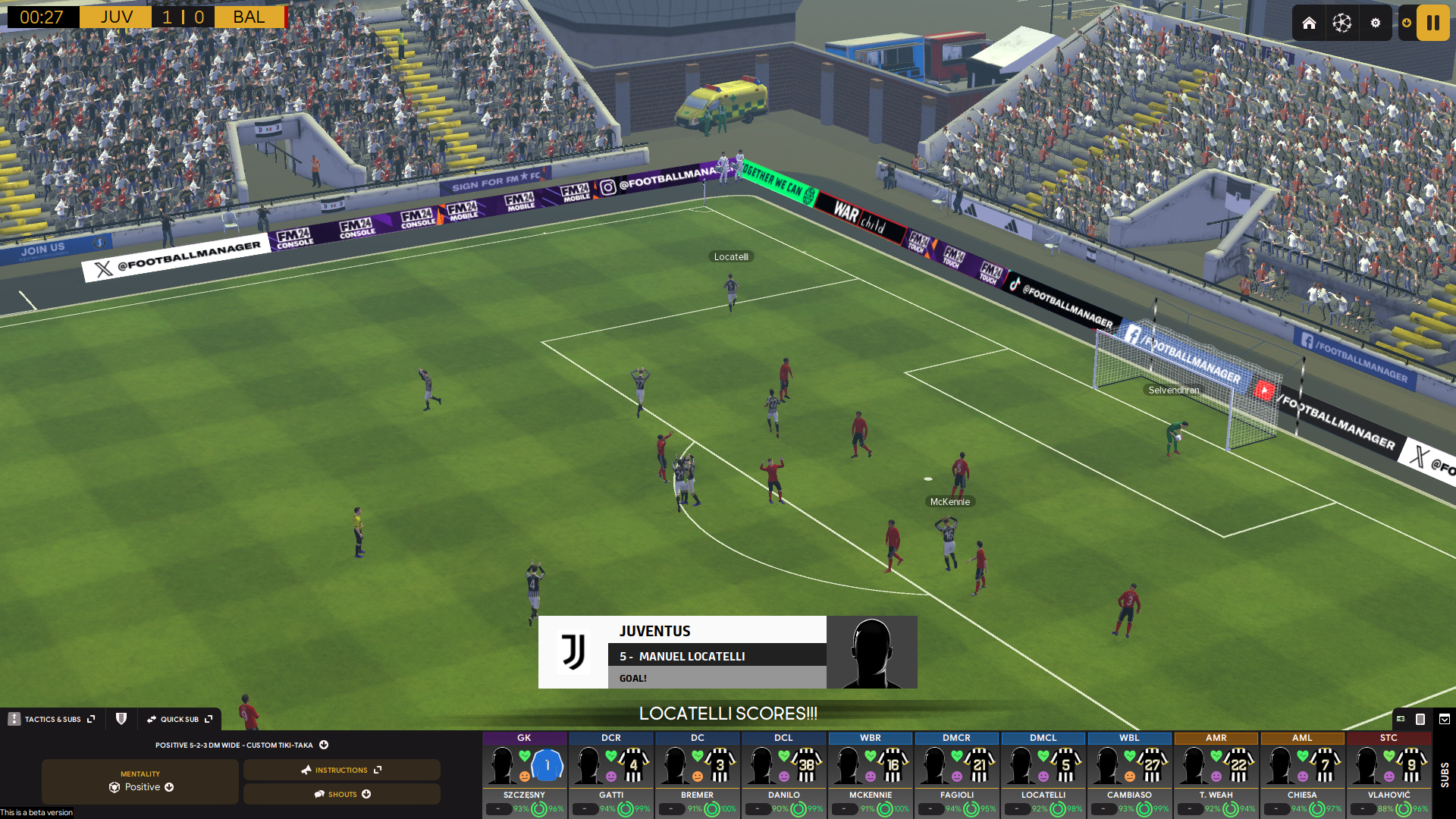Show the Subs panel
Screen dimensions: 1456x819
[1444, 773]
